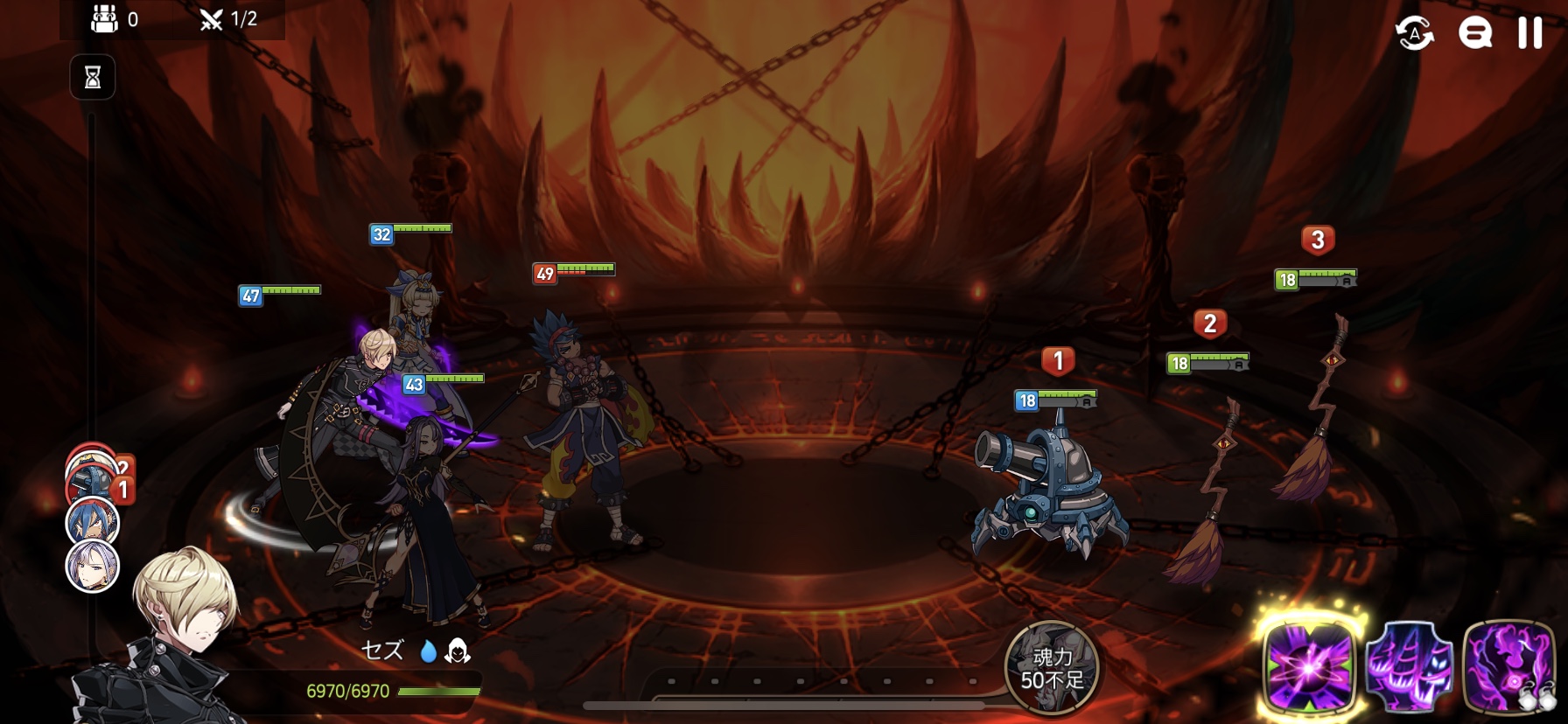Select the silver-haired hero turn-order portrait

pos(93,566)
